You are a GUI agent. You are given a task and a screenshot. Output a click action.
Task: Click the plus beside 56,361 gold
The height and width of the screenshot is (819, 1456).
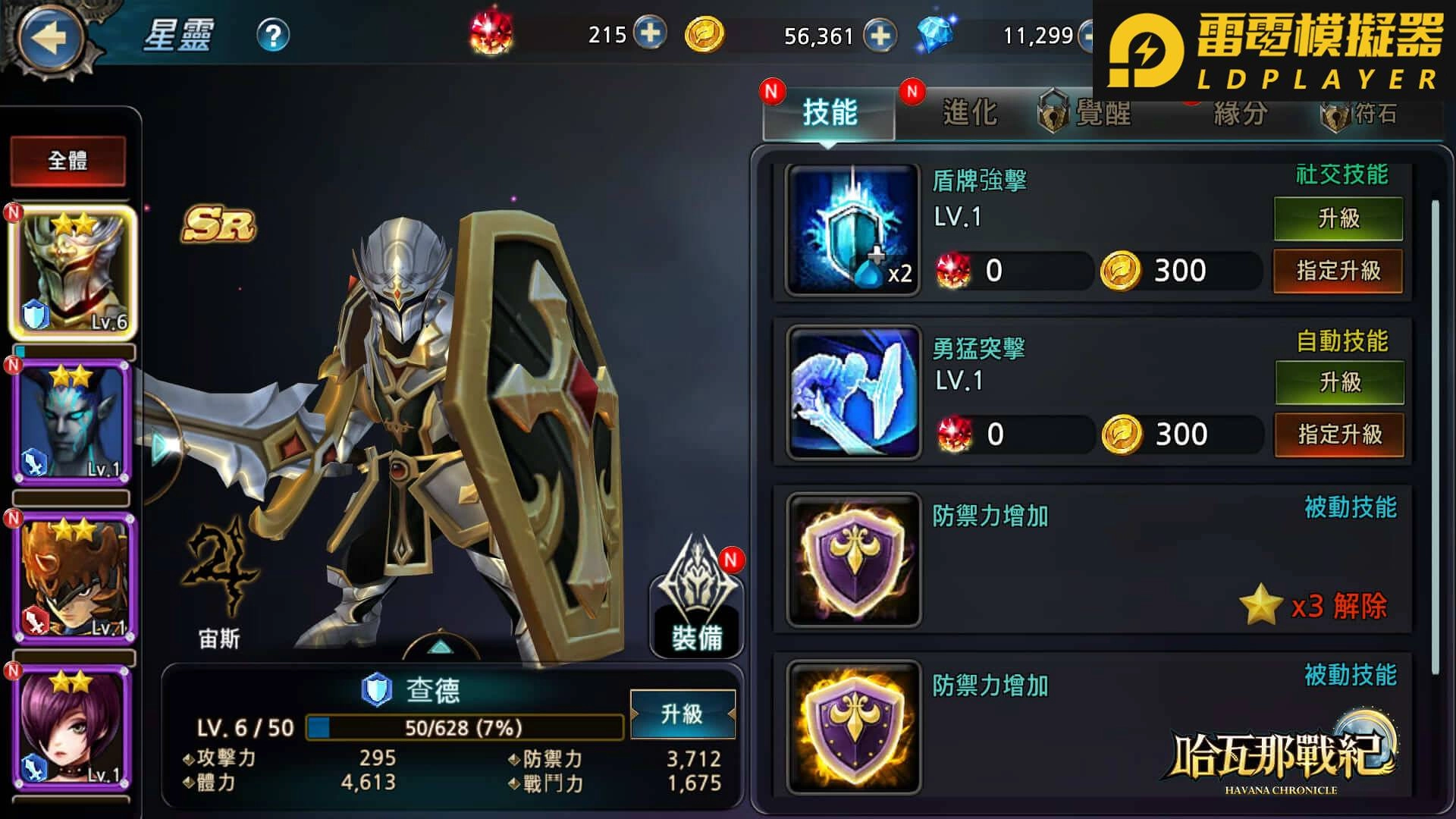coord(880,33)
